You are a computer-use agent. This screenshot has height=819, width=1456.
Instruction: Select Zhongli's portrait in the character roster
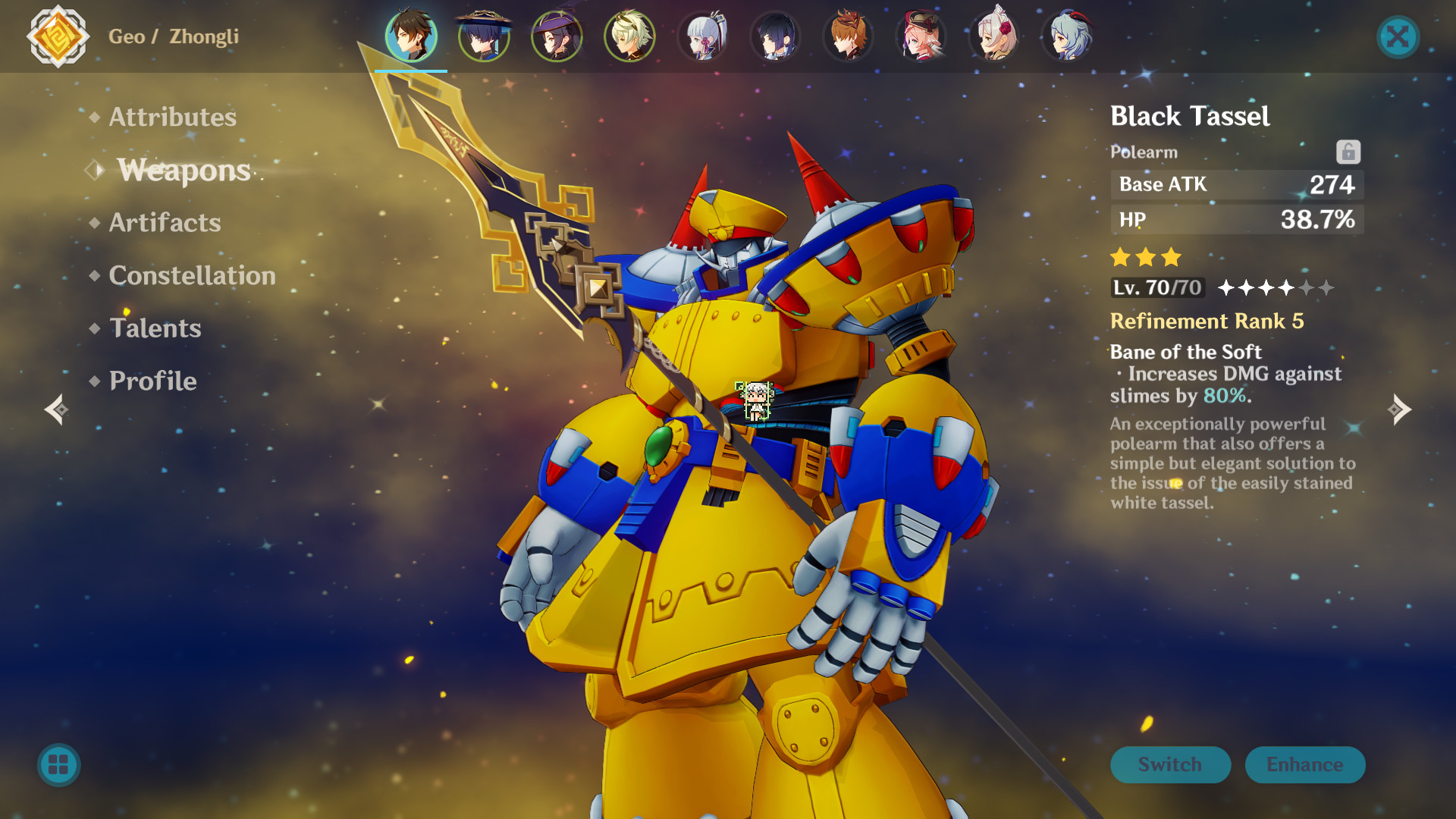coord(411,36)
